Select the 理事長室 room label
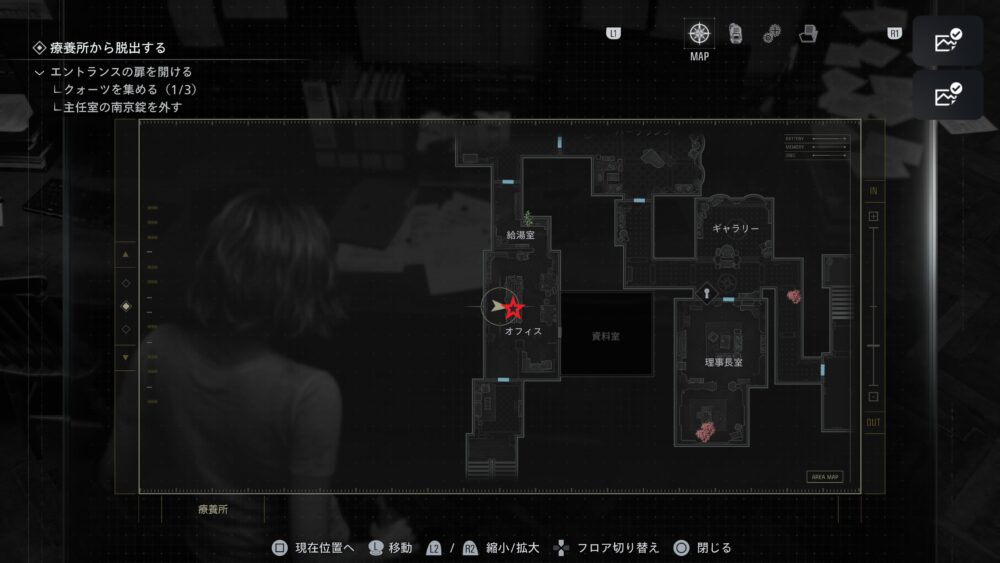 pyautogui.click(x=723, y=361)
